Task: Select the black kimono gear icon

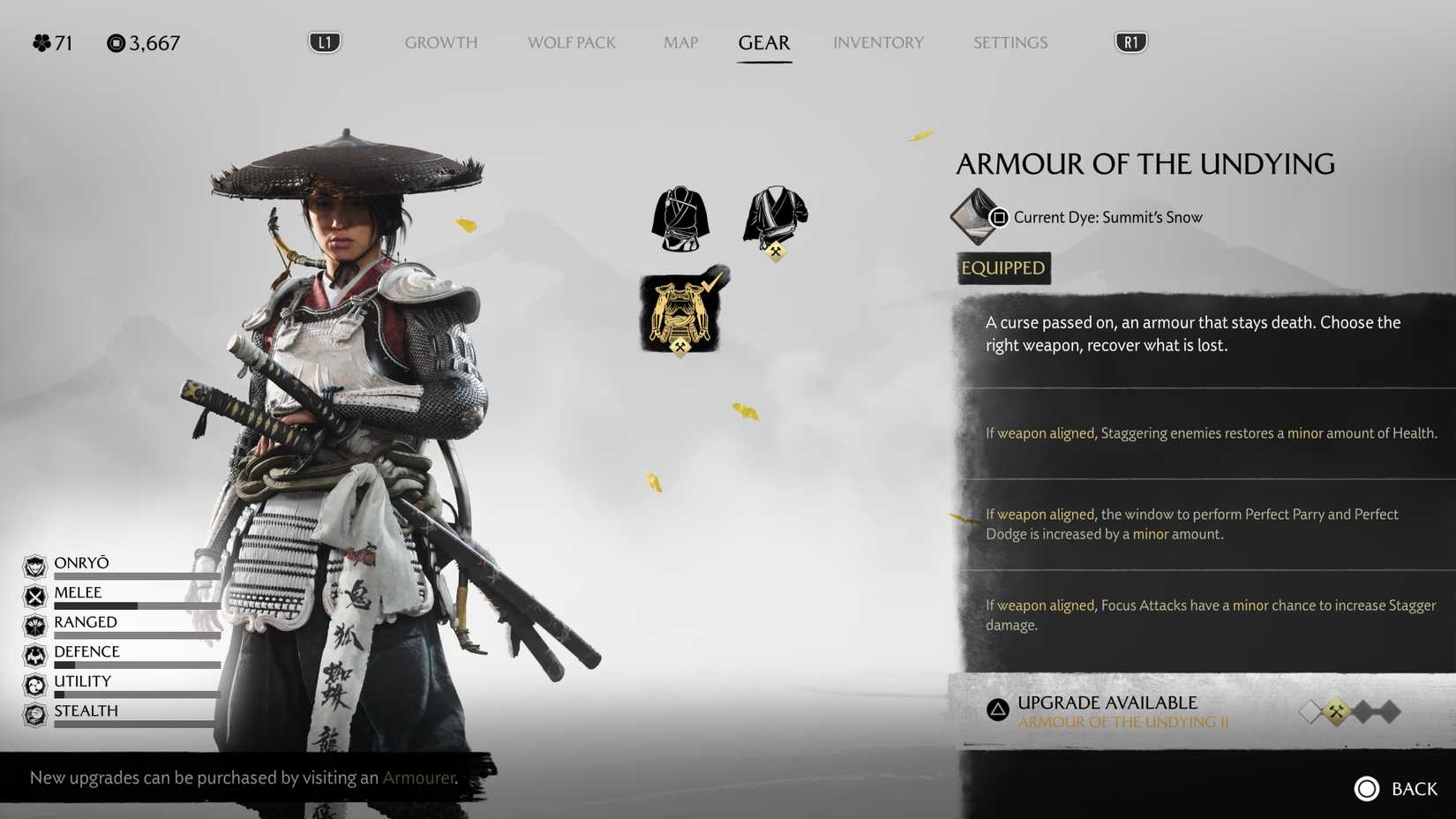Action: [679, 216]
